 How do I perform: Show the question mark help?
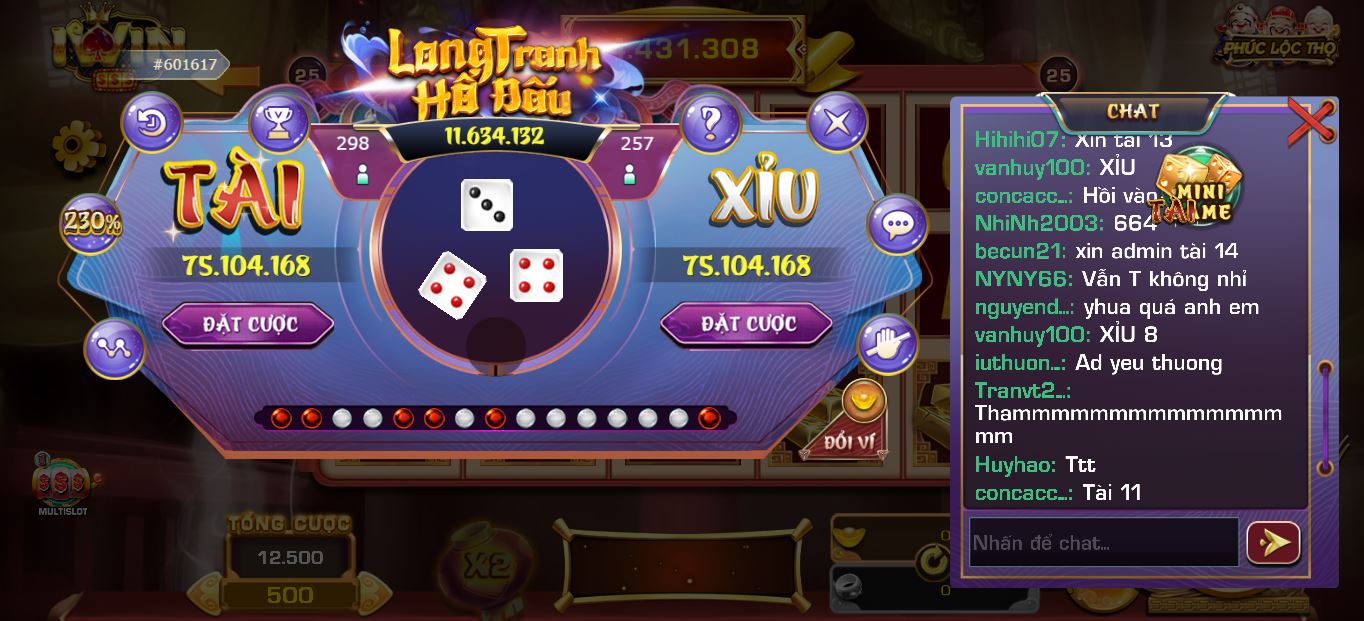(710, 123)
